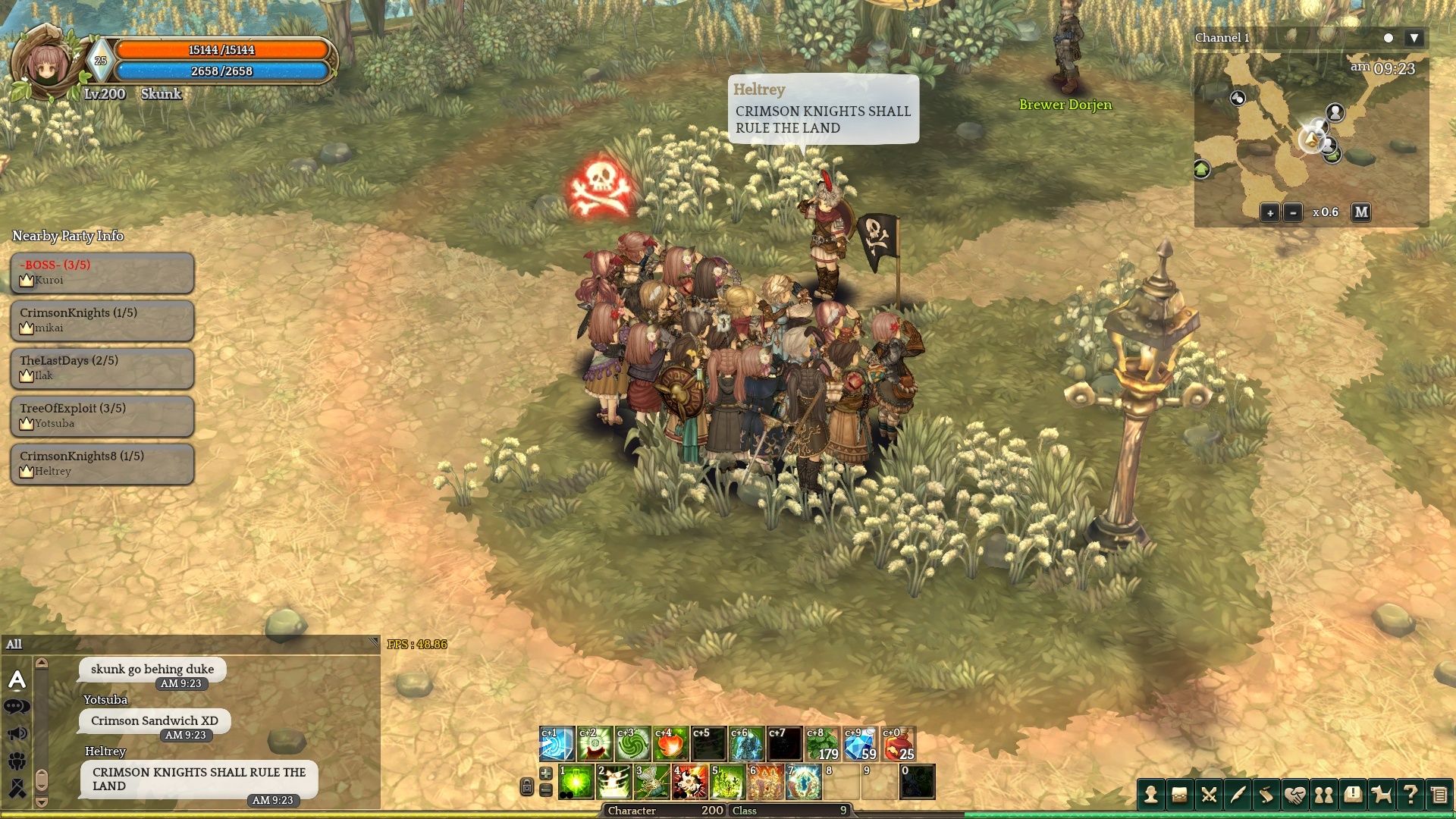The width and height of the screenshot is (1456, 819).
Task: Zoom in the minimap with plus button
Action: [1269, 213]
